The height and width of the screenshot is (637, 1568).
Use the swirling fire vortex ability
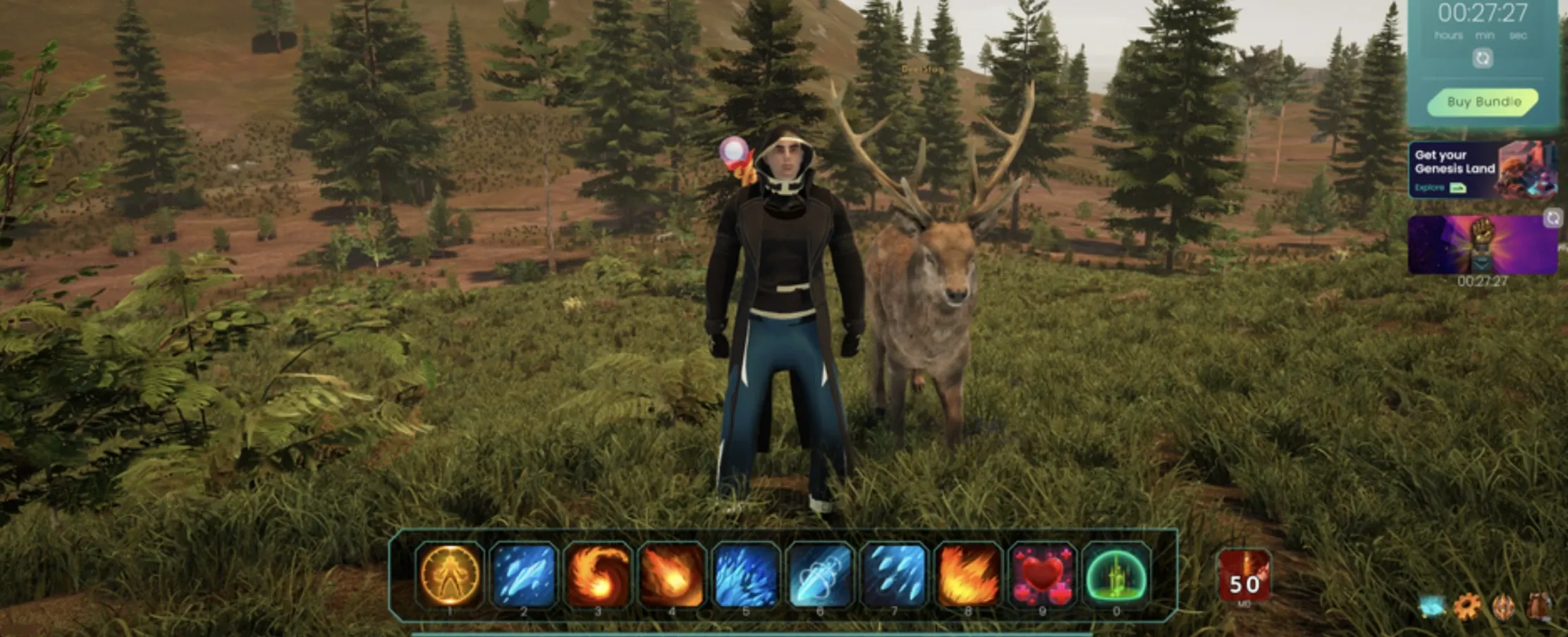(x=598, y=574)
